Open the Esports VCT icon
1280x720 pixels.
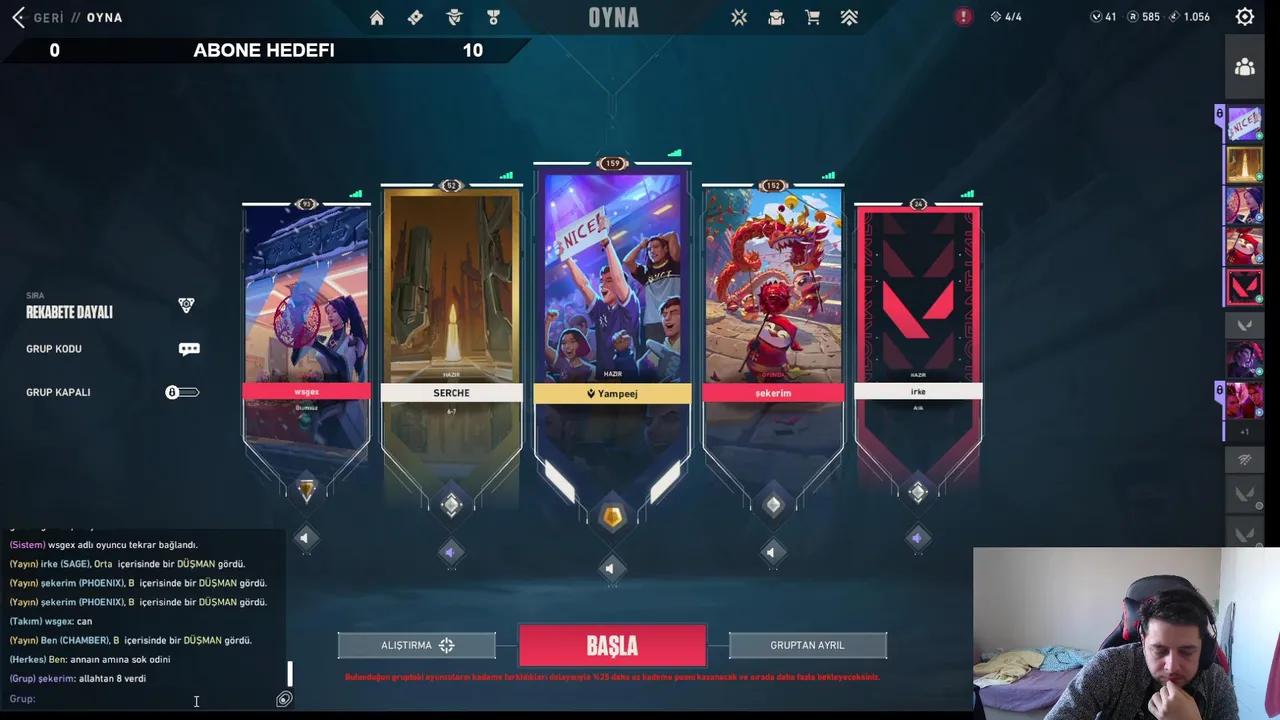click(x=739, y=17)
